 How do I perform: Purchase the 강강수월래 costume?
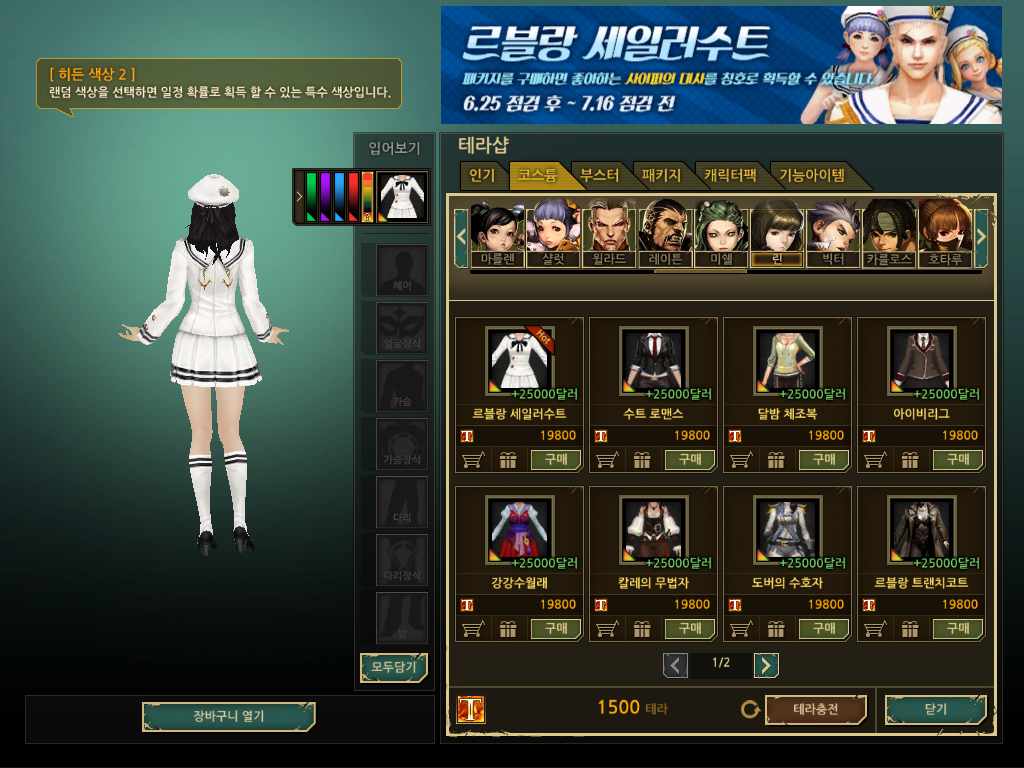click(556, 629)
